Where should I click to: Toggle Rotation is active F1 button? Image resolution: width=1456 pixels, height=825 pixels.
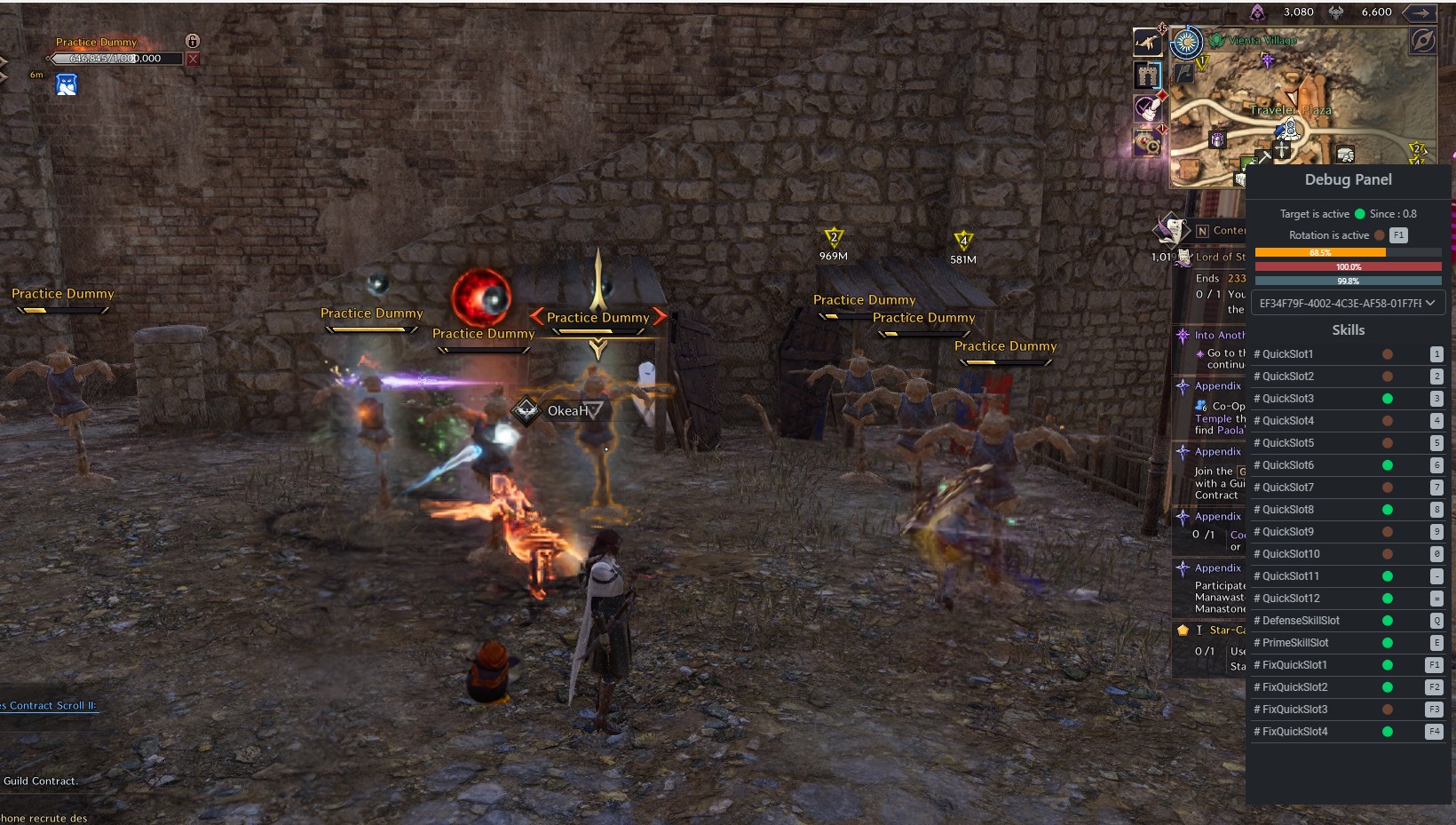click(x=1398, y=235)
